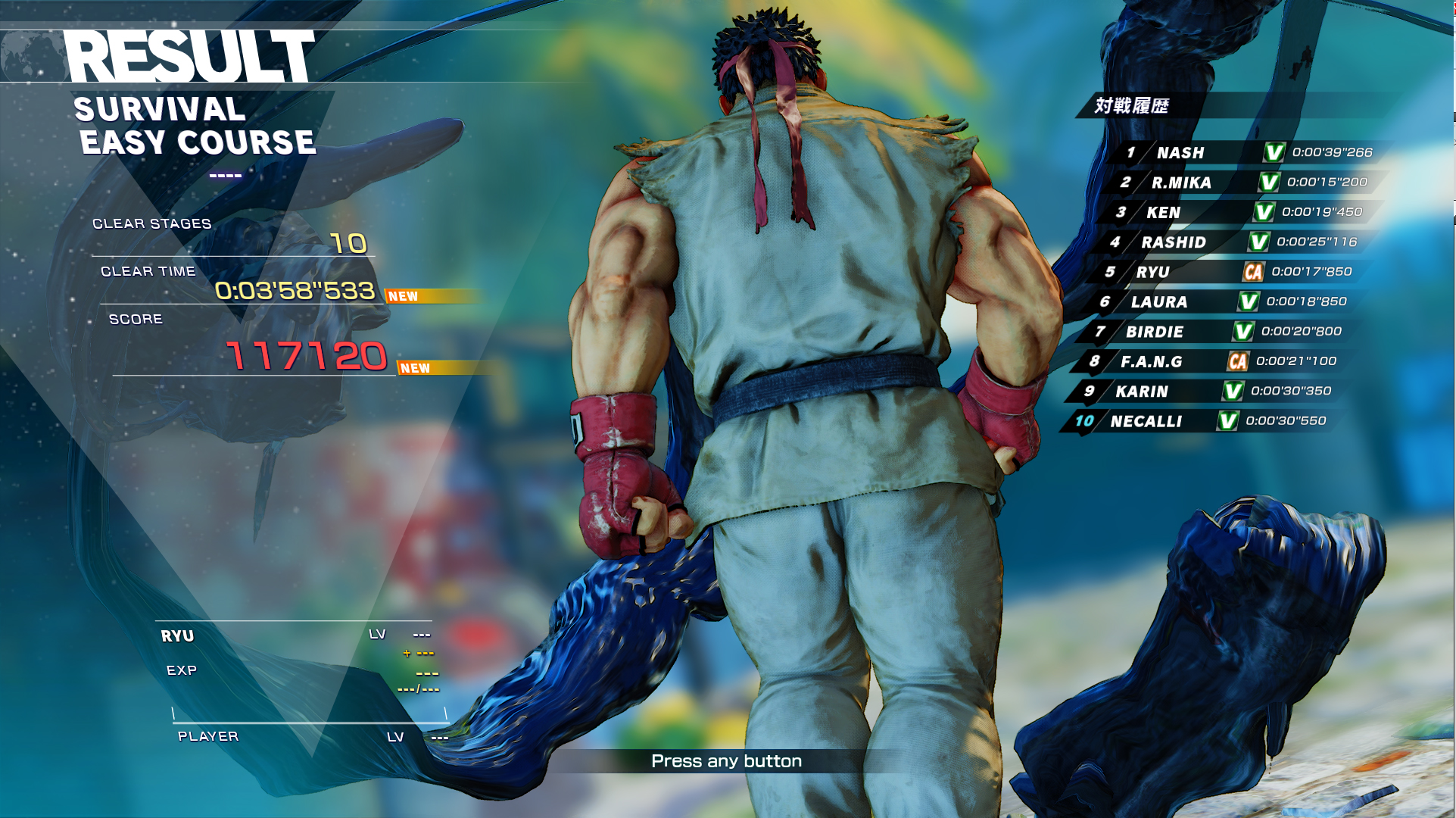1456x818 pixels.
Task: Select the Nash row in battle history
Action: pos(1249,152)
